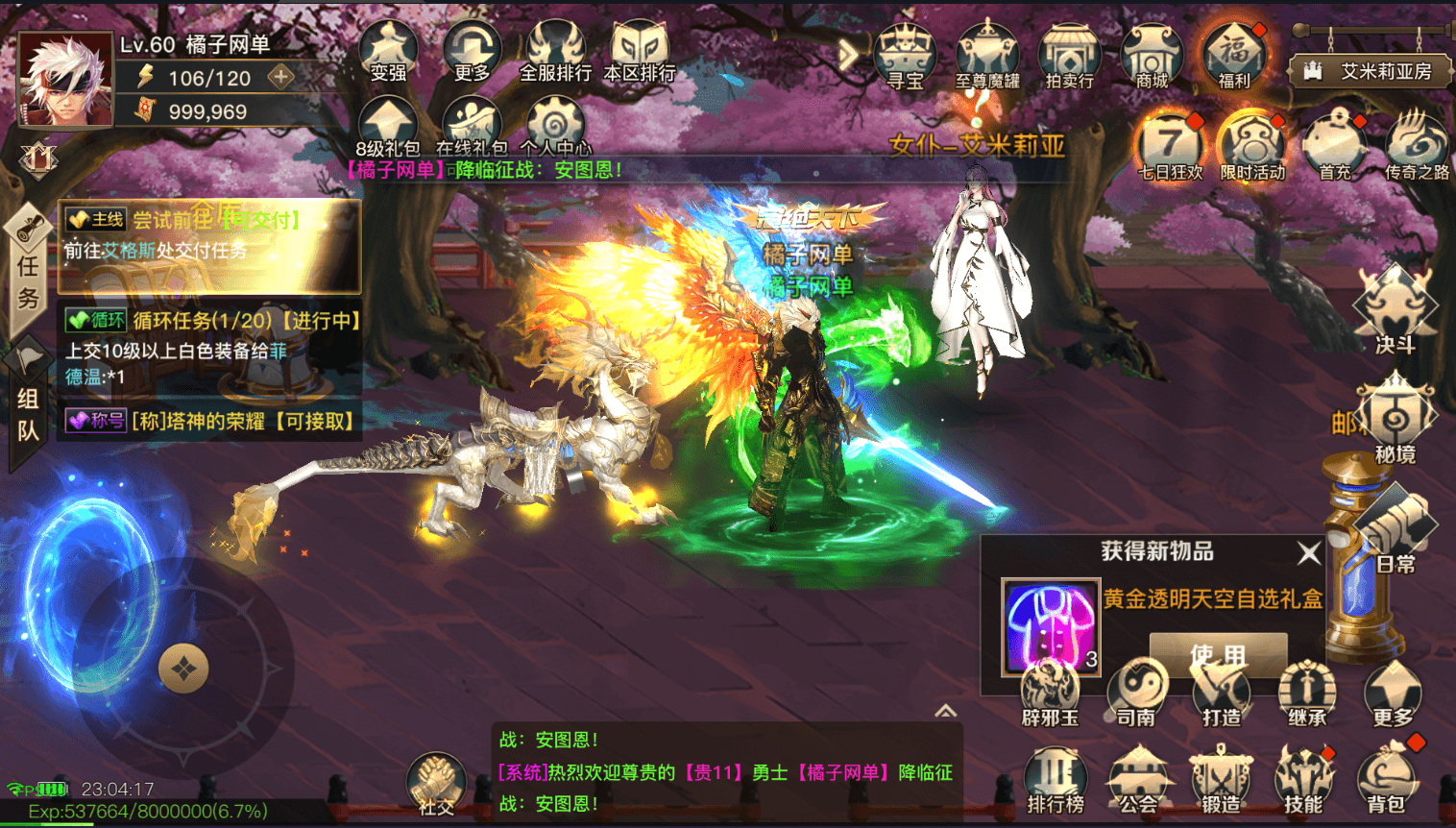
Task: Open the 限时活动 limited-time events
Action: coord(1252,147)
